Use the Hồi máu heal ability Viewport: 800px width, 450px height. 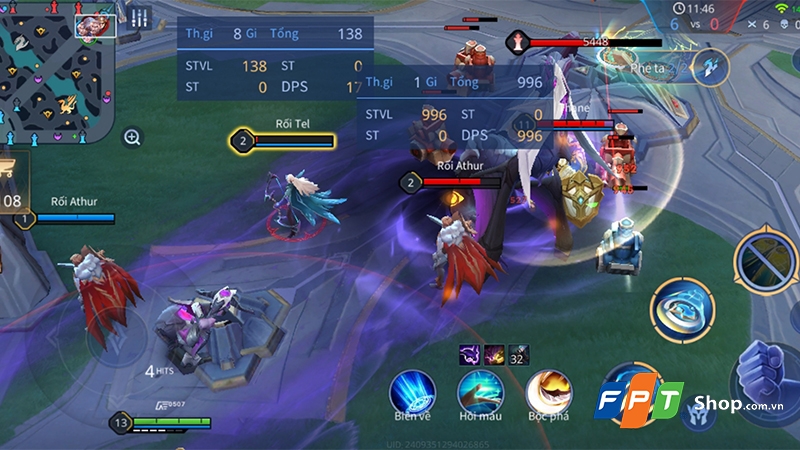click(480, 391)
